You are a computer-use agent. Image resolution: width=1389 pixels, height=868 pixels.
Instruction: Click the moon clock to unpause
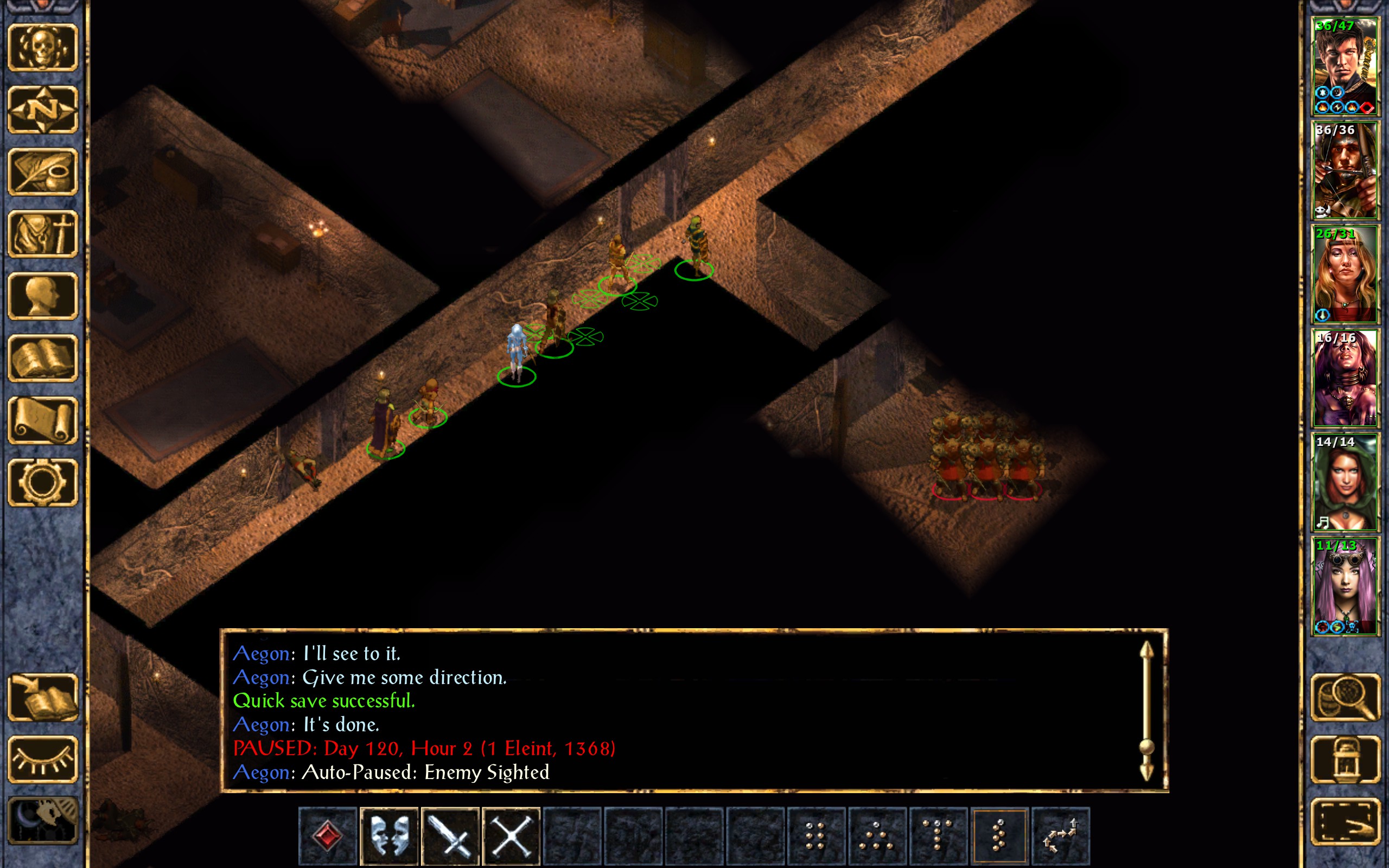click(43, 821)
